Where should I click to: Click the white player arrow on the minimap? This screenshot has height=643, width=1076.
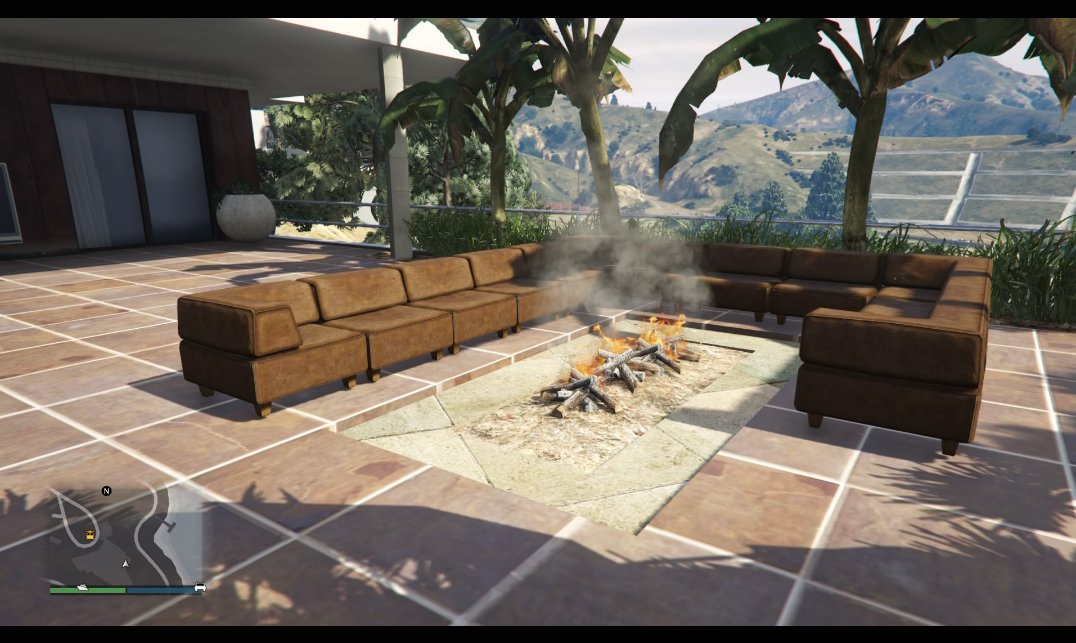(125, 564)
